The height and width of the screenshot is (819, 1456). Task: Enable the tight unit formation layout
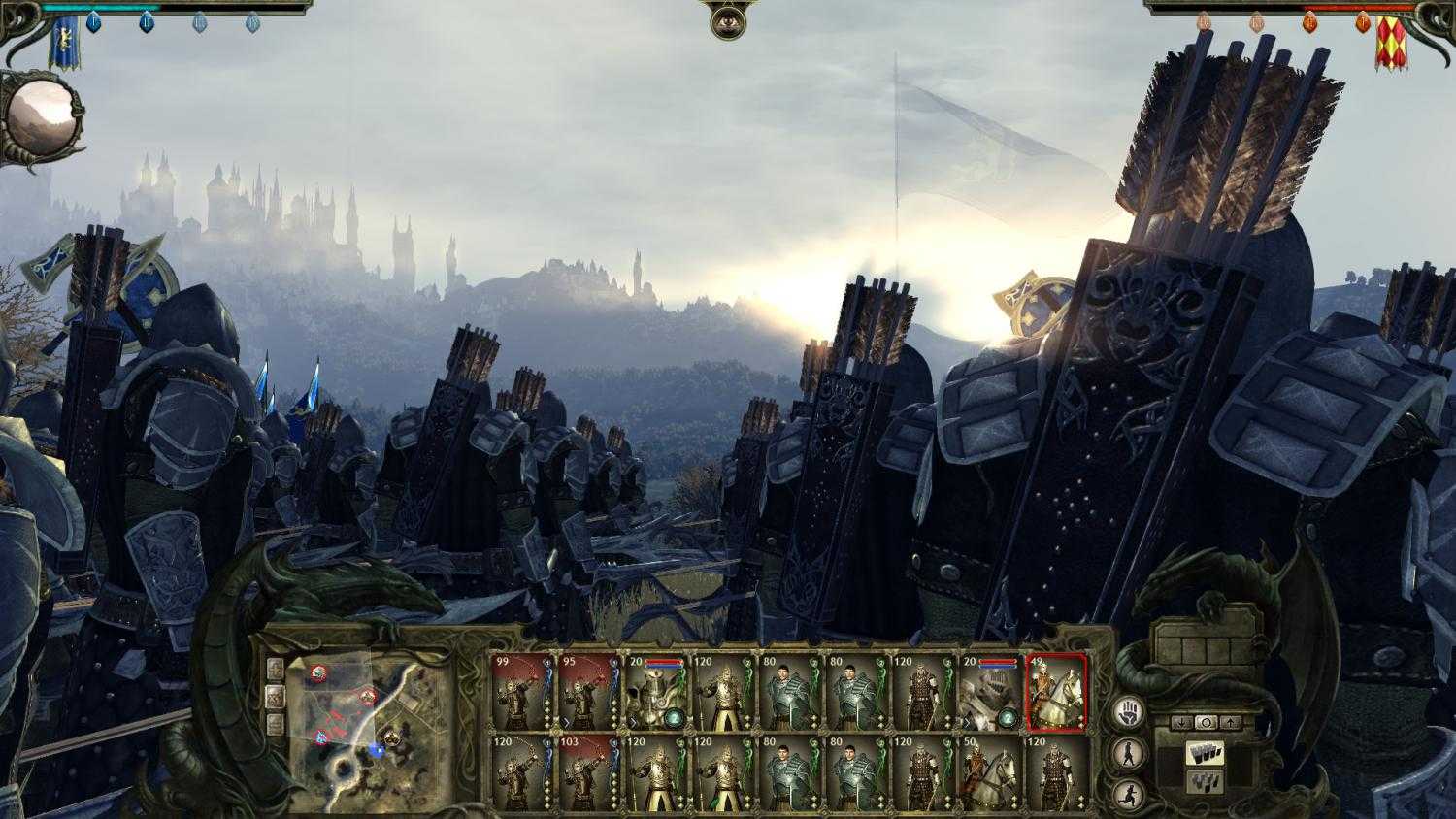coord(1204,754)
